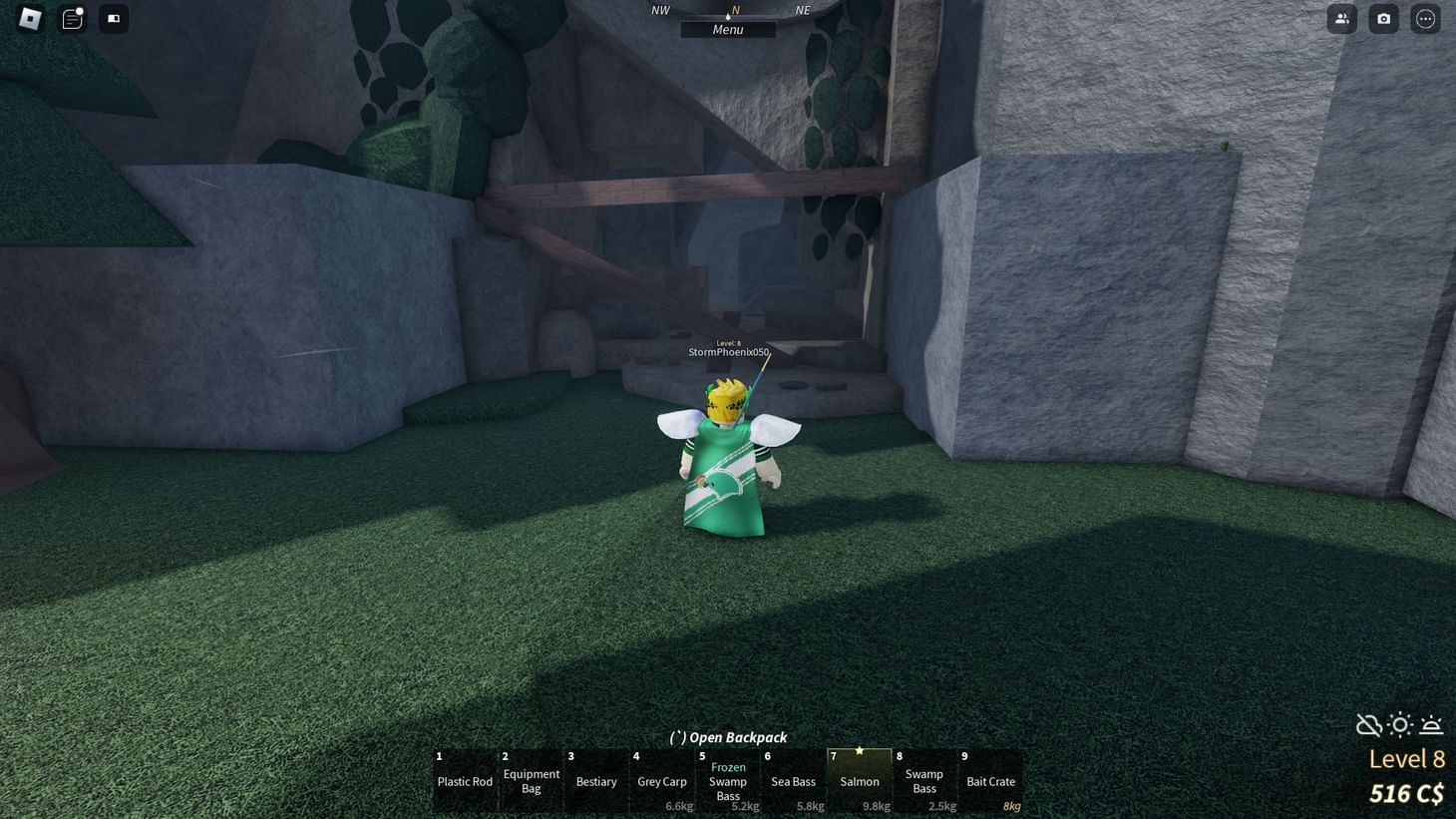Image resolution: width=1456 pixels, height=819 pixels.
Task: Click the N compass heading marker
Action: point(735,9)
